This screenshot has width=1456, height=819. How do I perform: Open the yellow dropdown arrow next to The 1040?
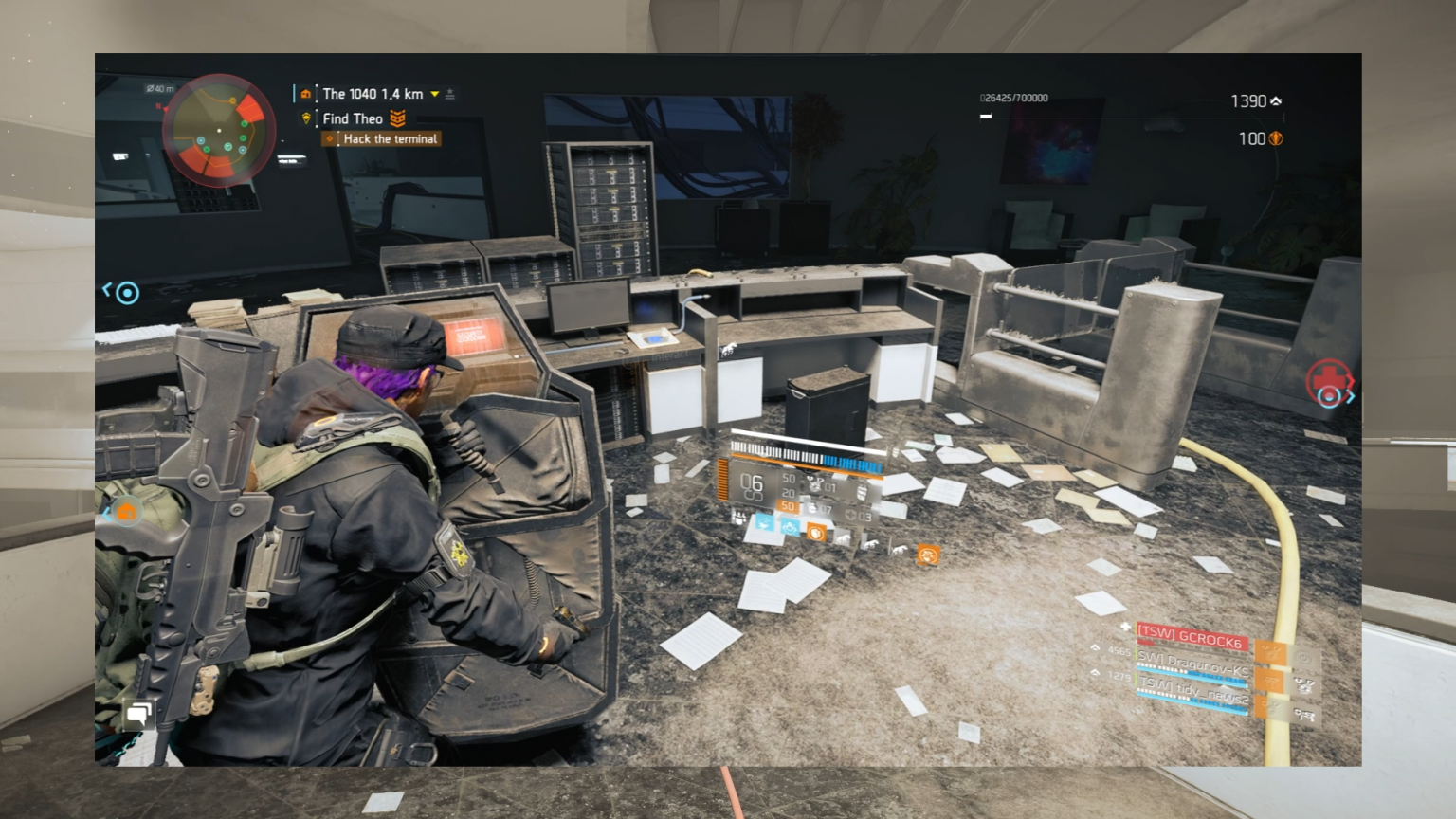click(x=432, y=94)
